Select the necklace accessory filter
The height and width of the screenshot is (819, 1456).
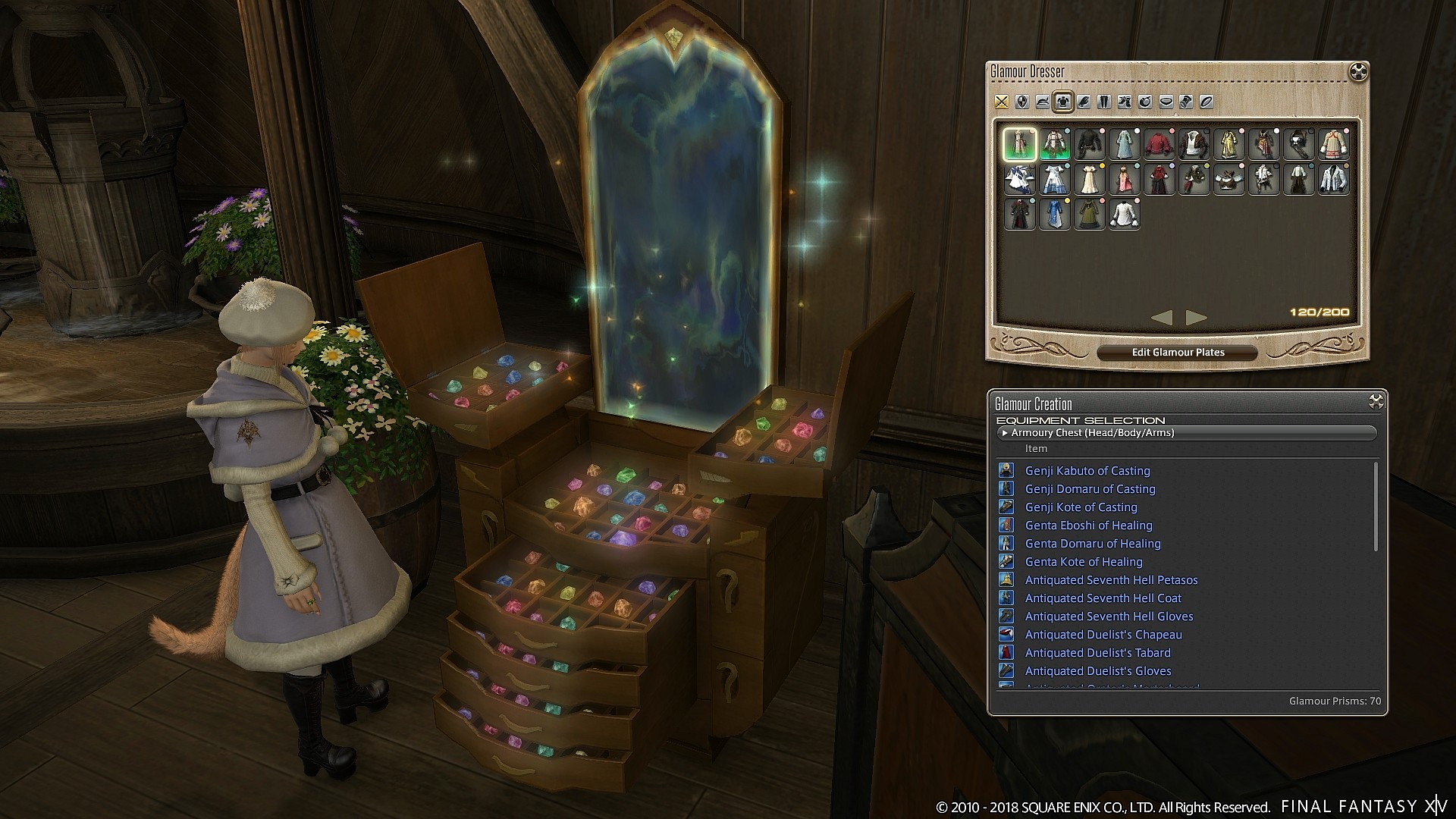1165,102
